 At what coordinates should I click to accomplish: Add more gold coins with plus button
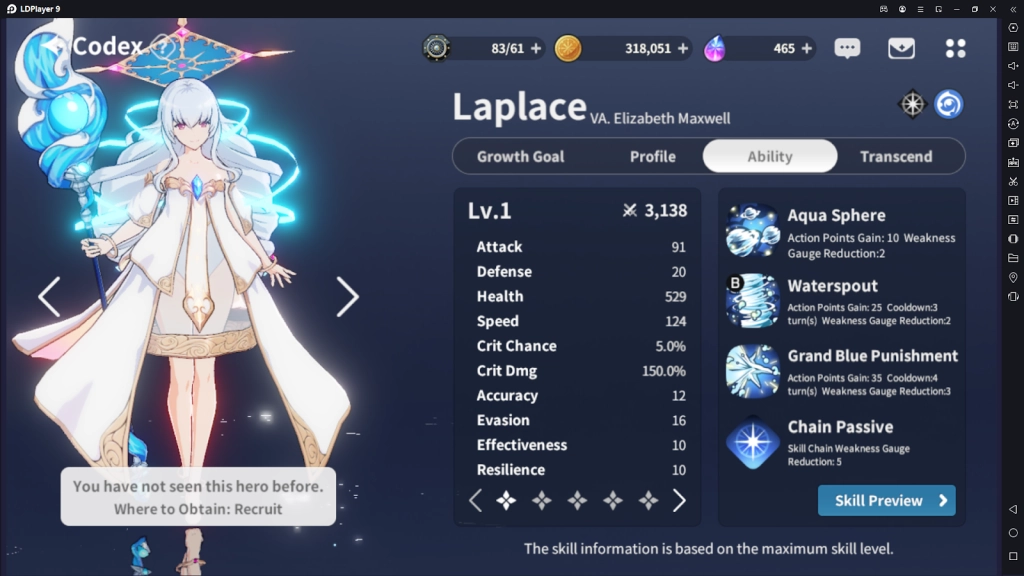point(683,48)
